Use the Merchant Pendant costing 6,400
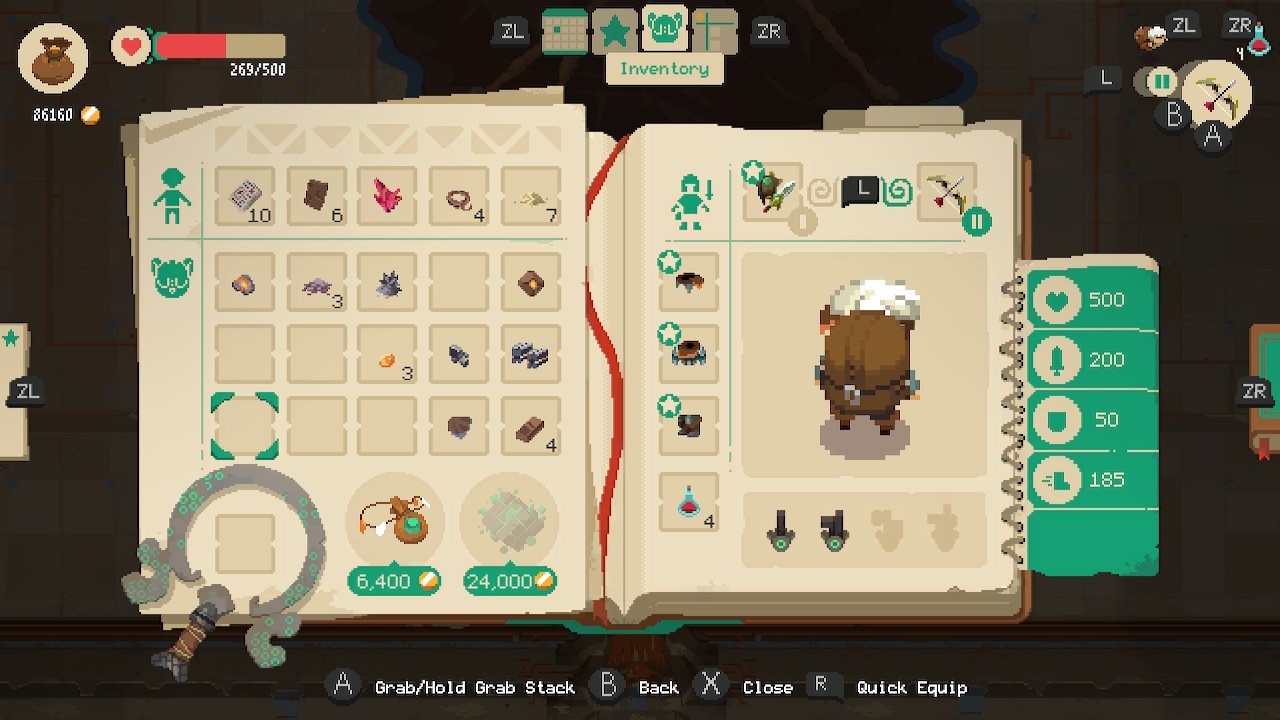Image resolution: width=1280 pixels, height=720 pixels. [x=395, y=520]
